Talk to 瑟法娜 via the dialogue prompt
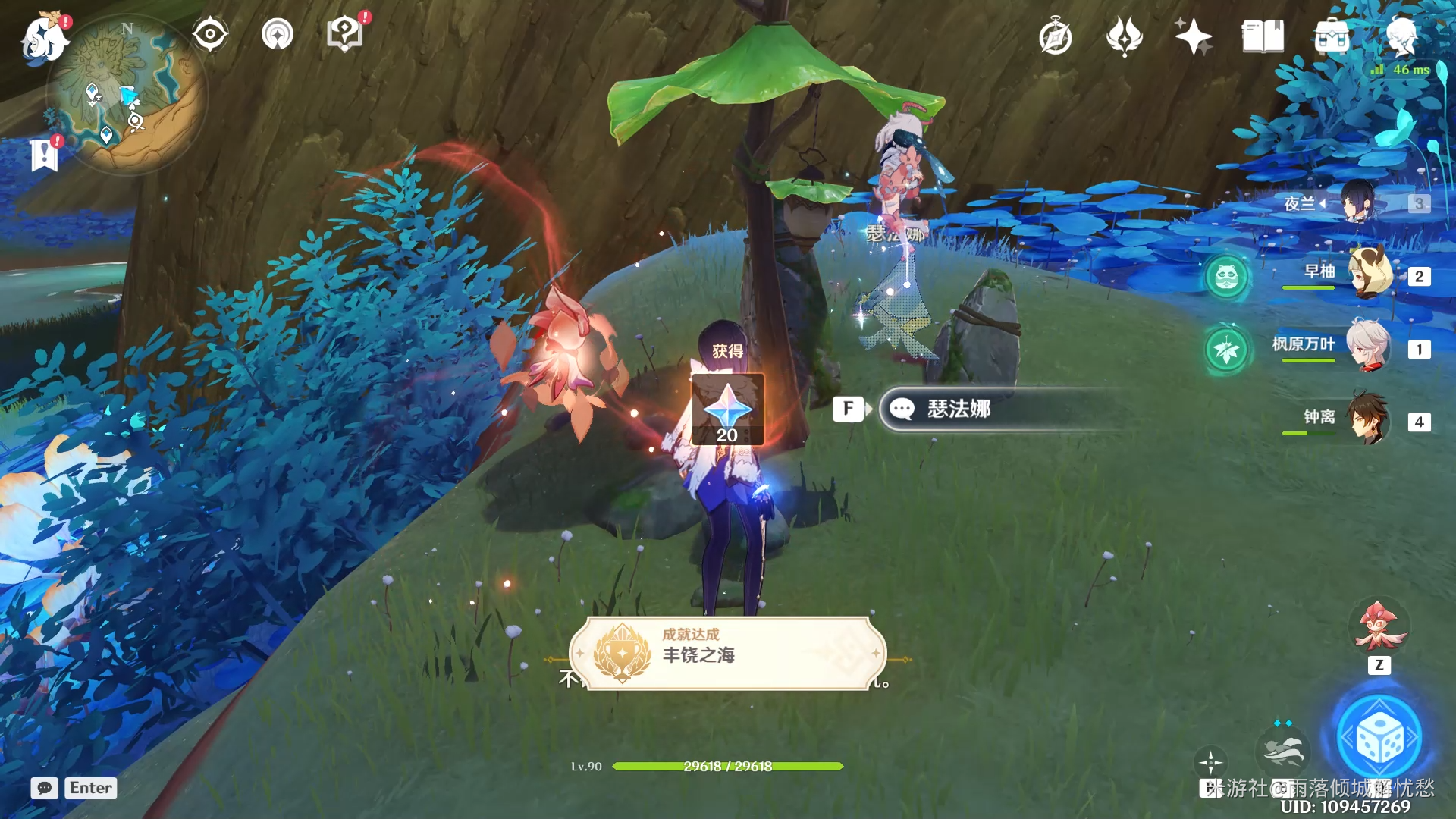The height and width of the screenshot is (819, 1456). pos(986,409)
